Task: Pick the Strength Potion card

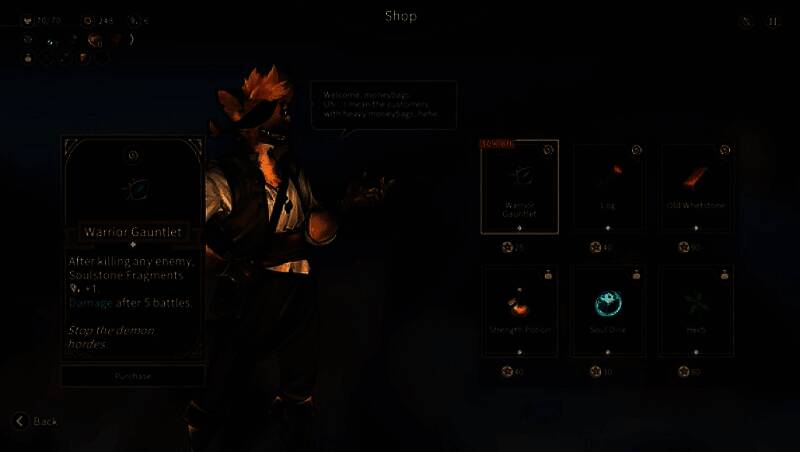Action: coord(519,311)
